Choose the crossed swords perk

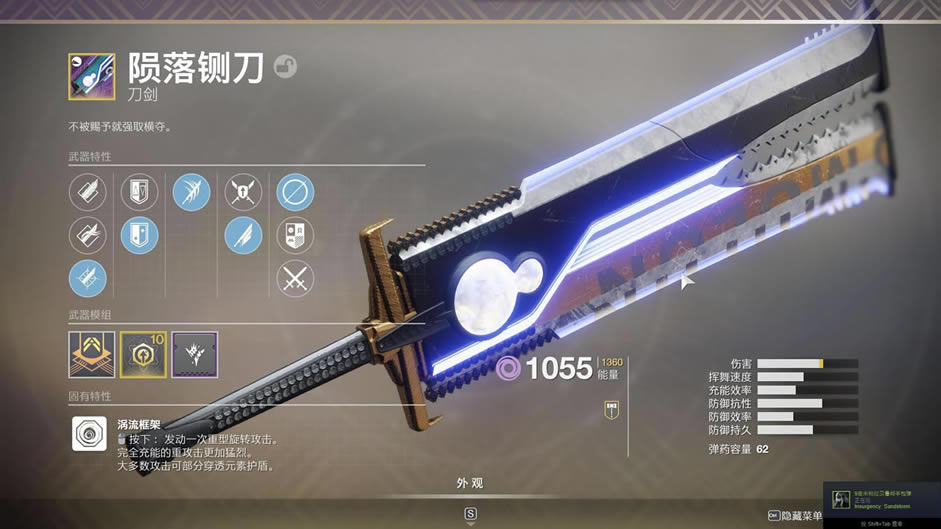[x=295, y=279]
